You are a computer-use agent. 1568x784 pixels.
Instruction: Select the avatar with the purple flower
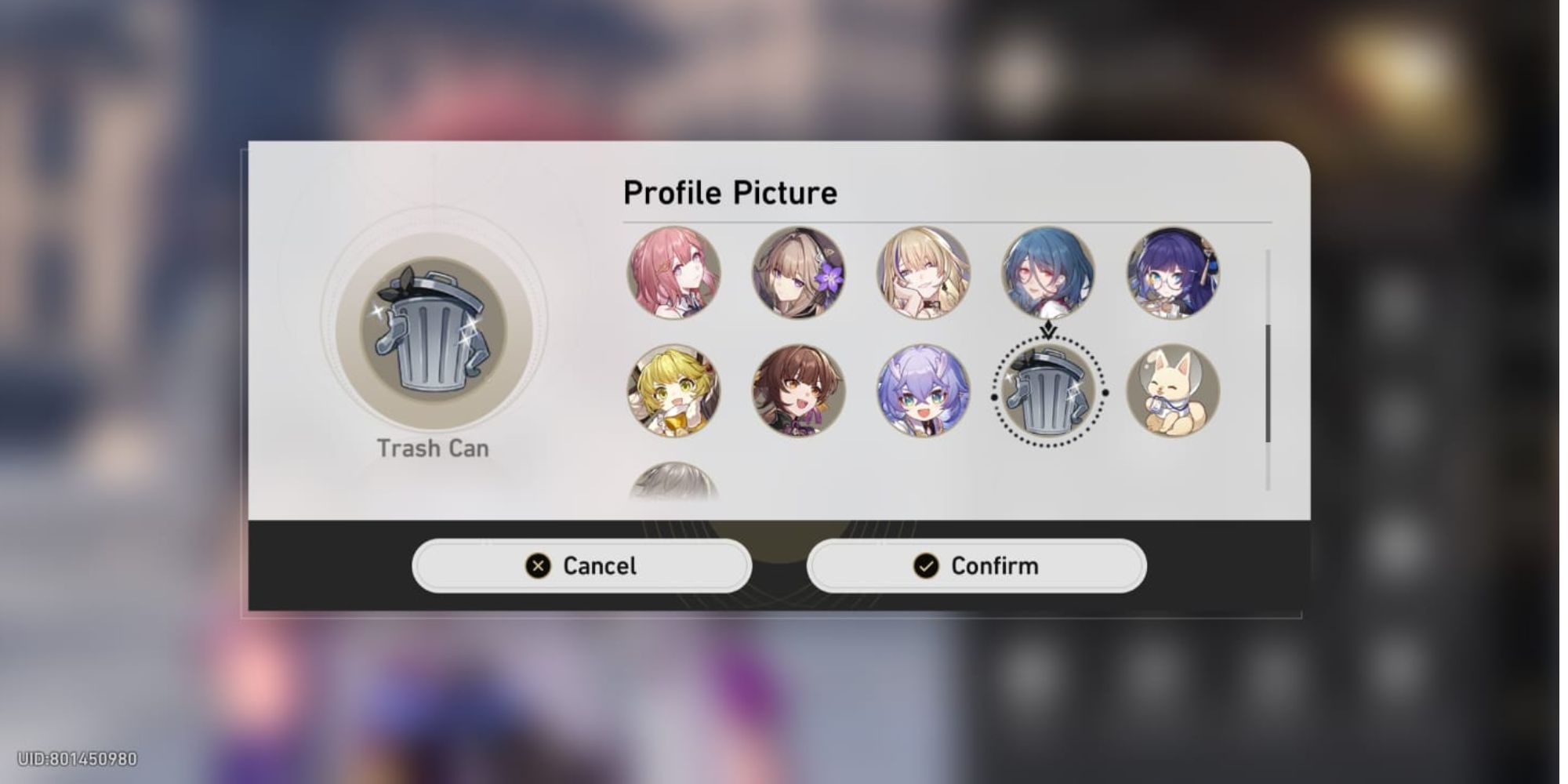[x=800, y=276]
